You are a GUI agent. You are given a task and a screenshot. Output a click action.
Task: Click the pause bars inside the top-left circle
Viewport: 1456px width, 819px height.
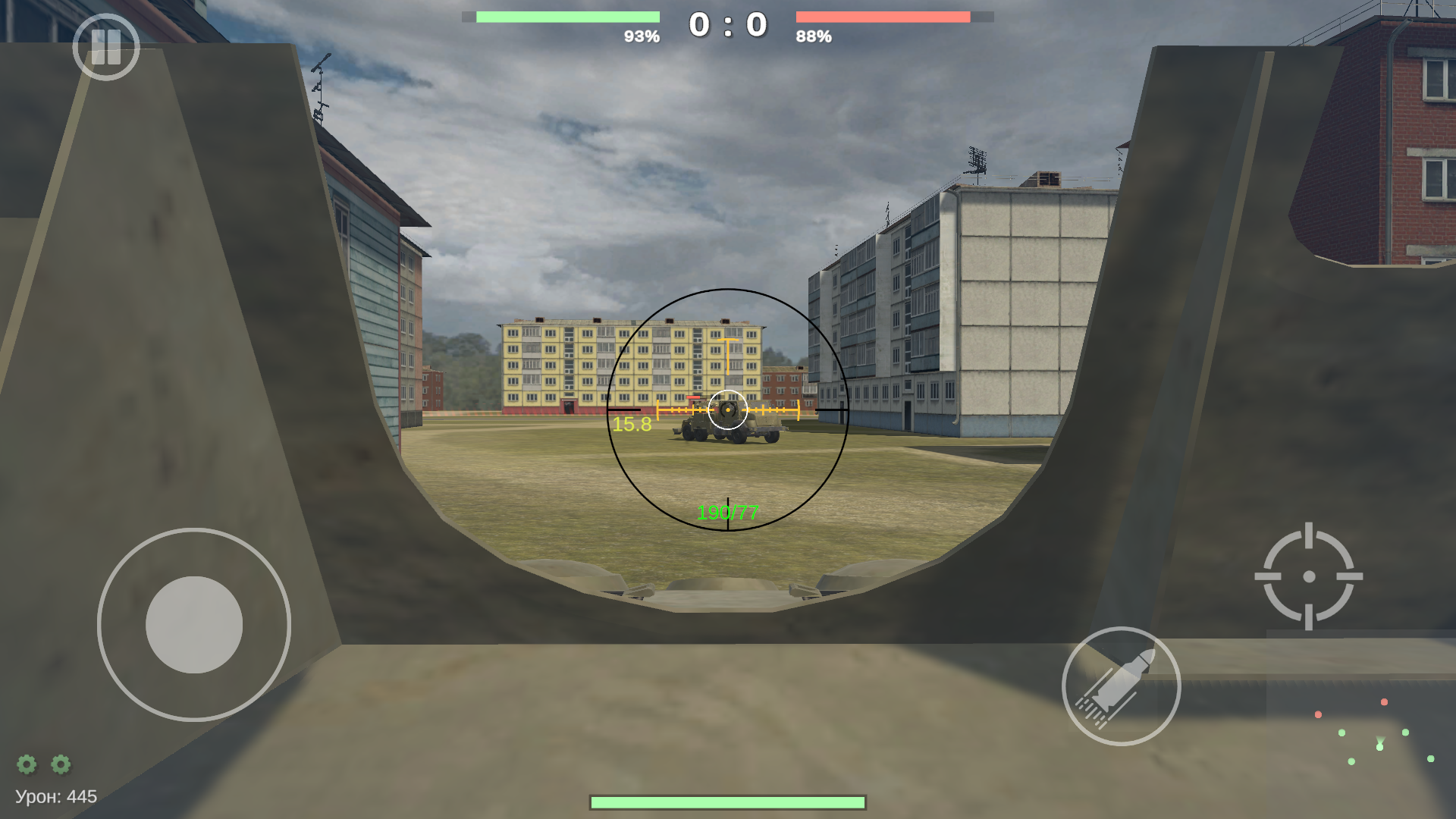point(107,48)
